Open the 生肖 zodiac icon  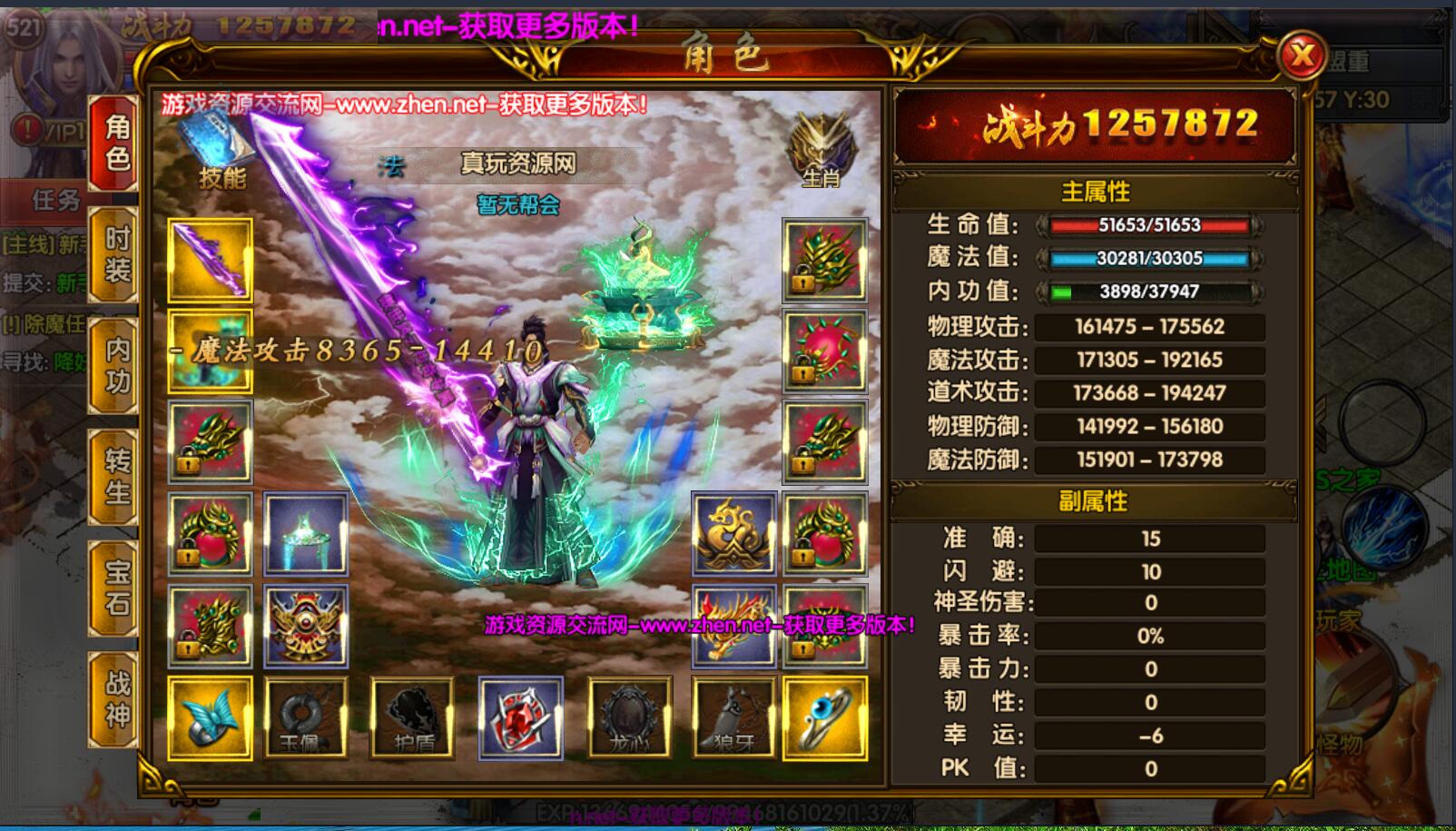click(821, 151)
